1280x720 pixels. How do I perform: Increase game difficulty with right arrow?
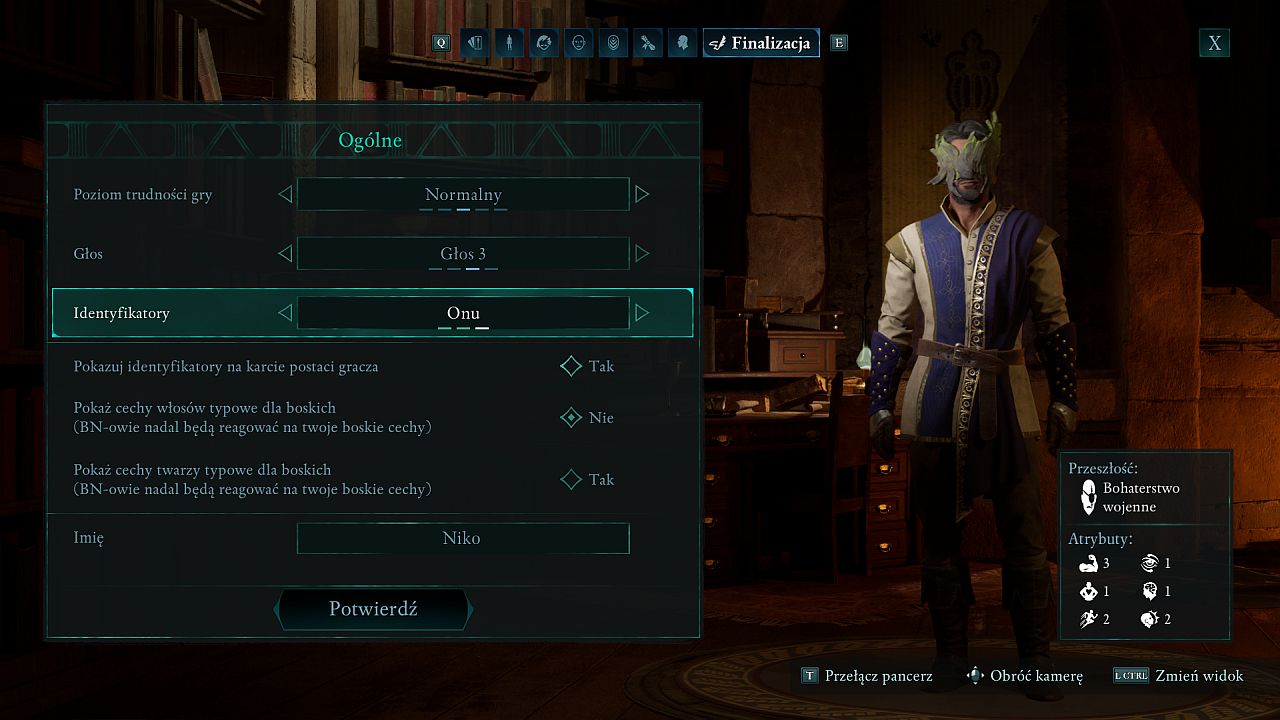point(642,194)
